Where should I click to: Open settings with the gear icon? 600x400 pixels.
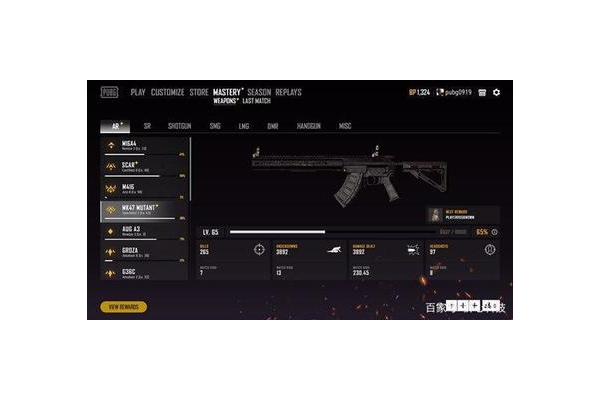(x=497, y=93)
